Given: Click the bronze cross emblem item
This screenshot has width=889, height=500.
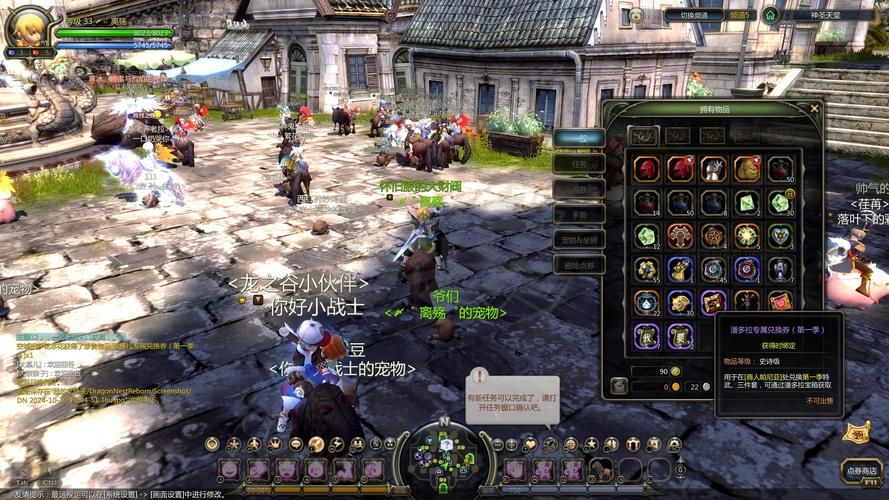Looking at the screenshot, I should click(x=680, y=236).
